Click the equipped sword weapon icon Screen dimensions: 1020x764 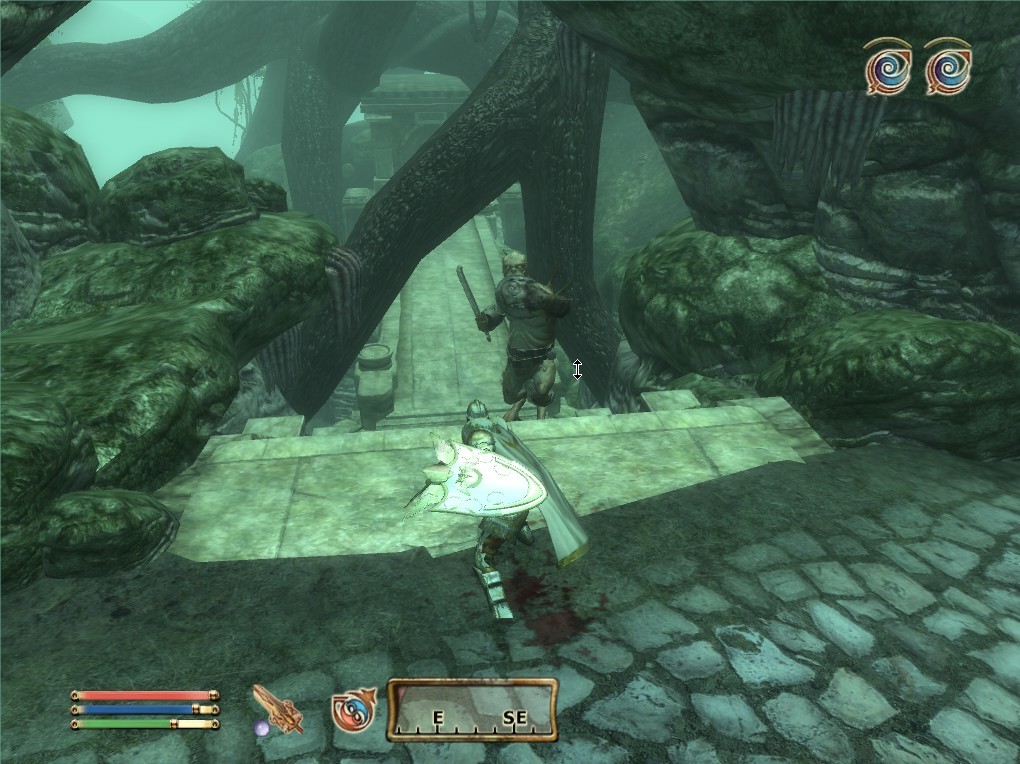tap(278, 709)
